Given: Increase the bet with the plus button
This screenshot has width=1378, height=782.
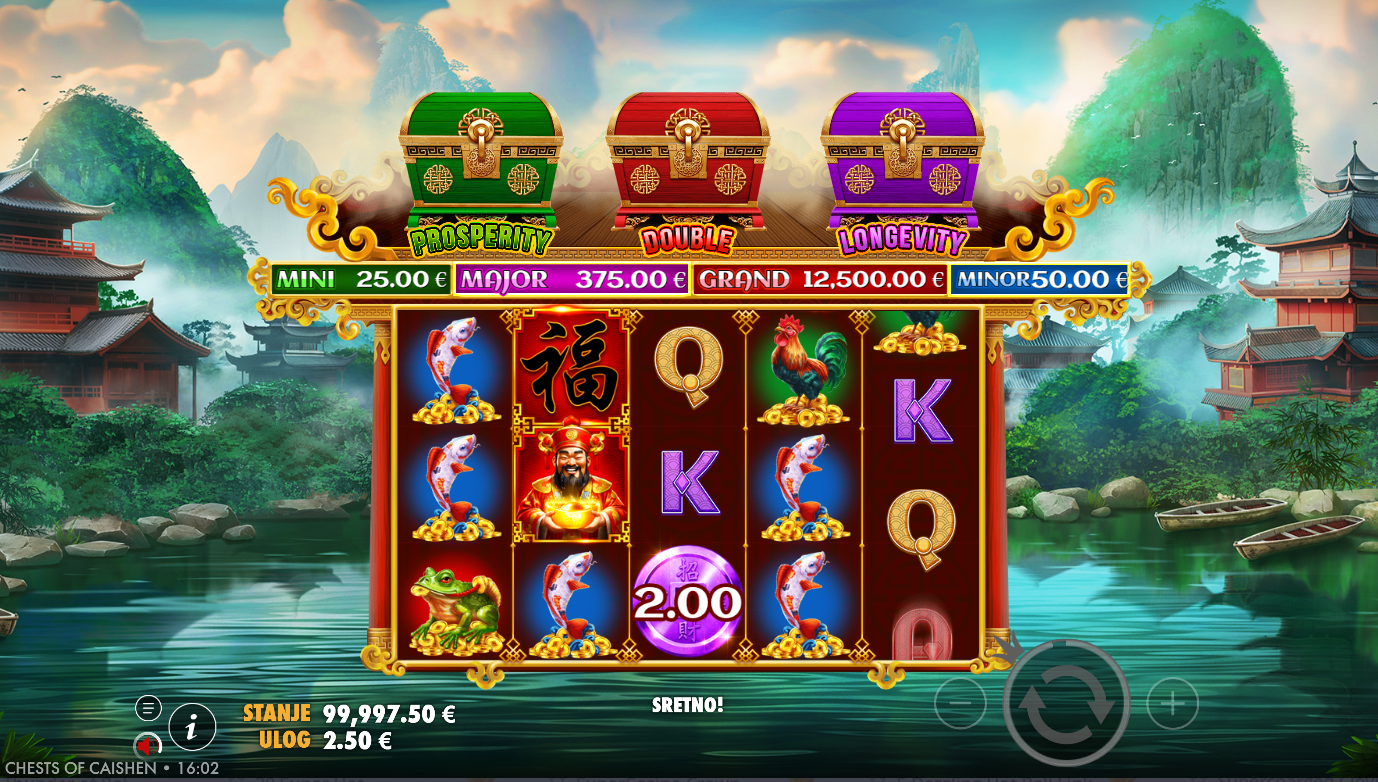Looking at the screenshot, I should [x=1172, y=705].
